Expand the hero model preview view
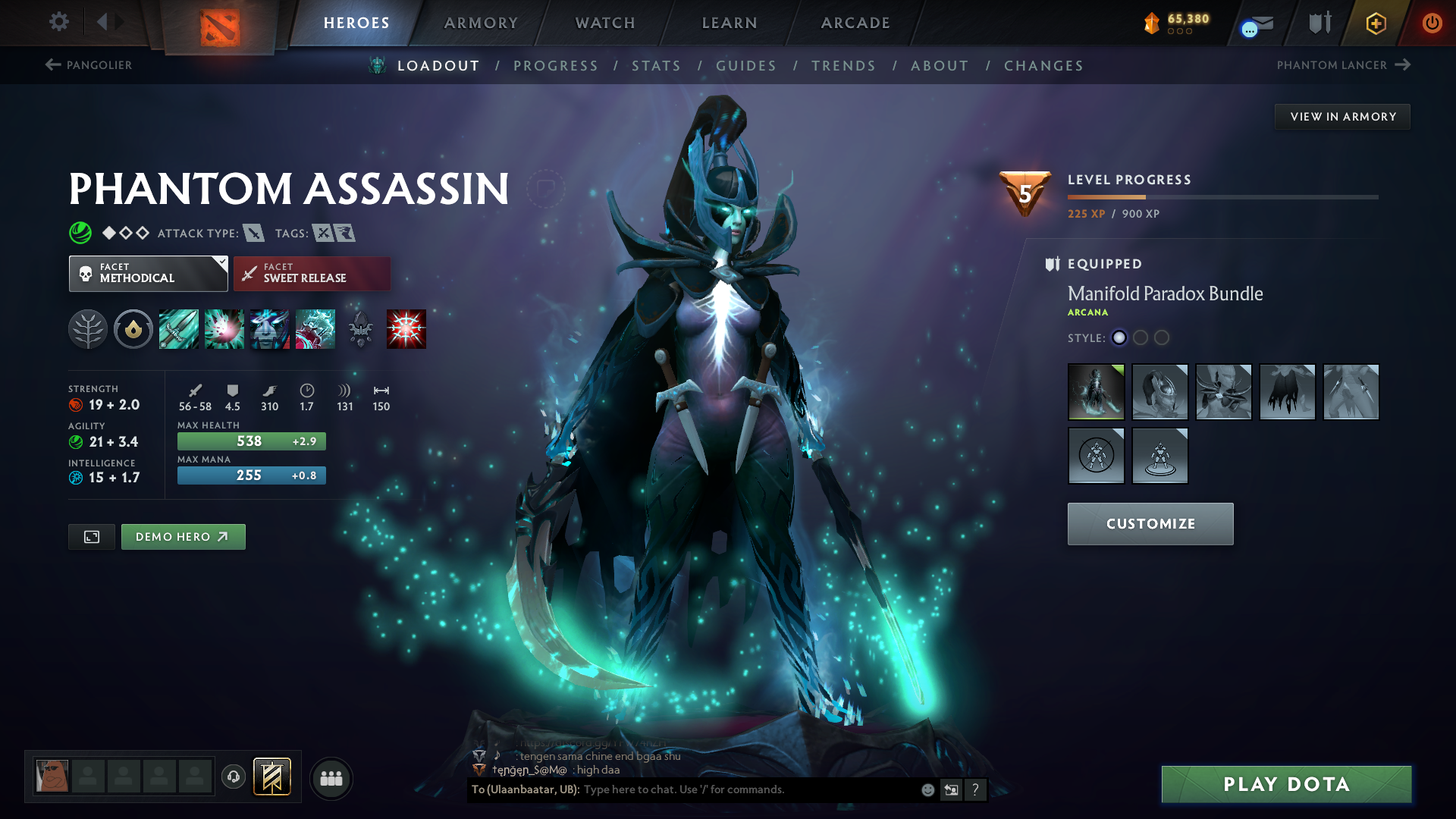The width and height of the screenshot is (1456, 819). coord(91,536)
